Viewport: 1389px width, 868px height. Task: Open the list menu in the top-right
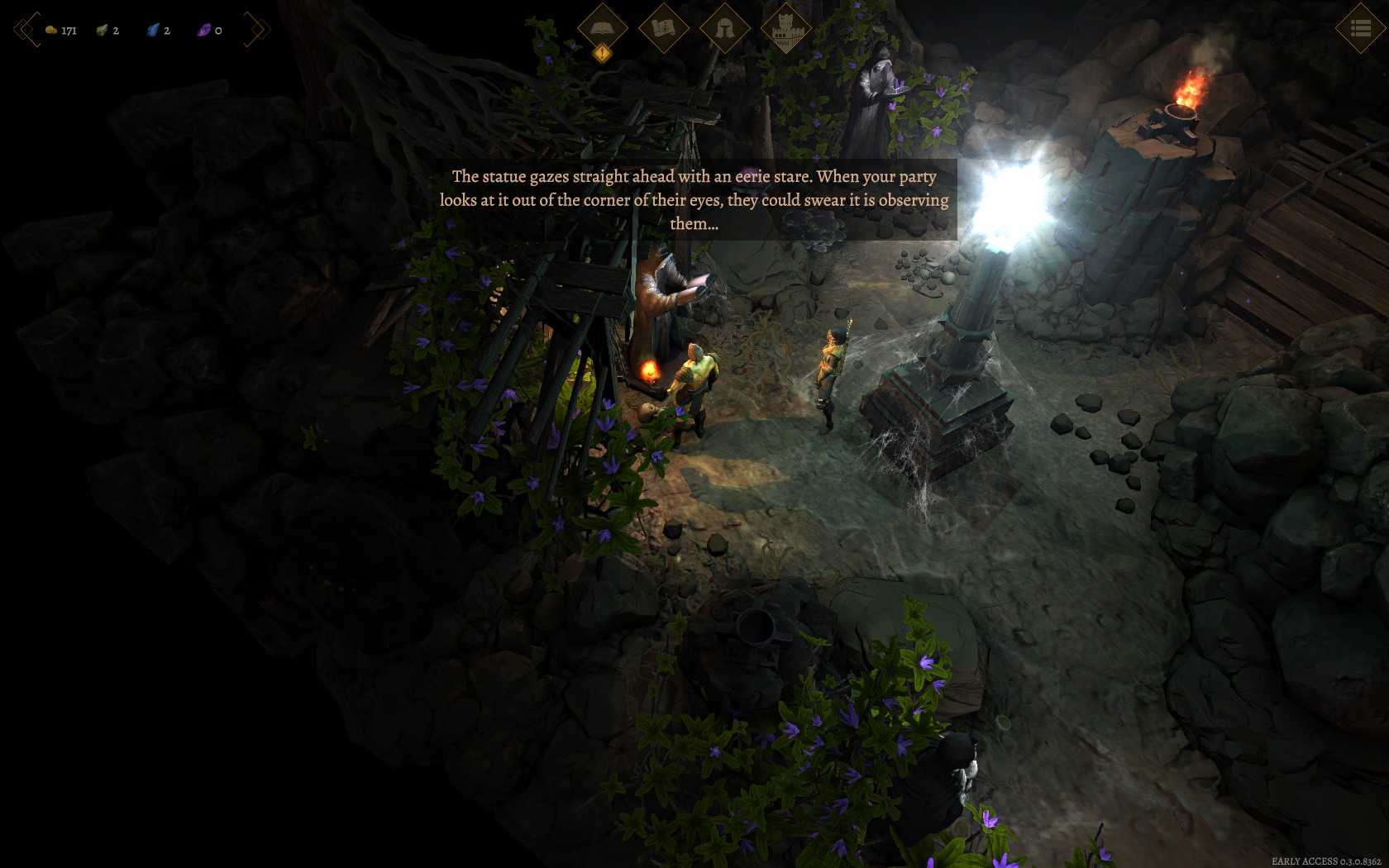click(x=1360, y=29)
